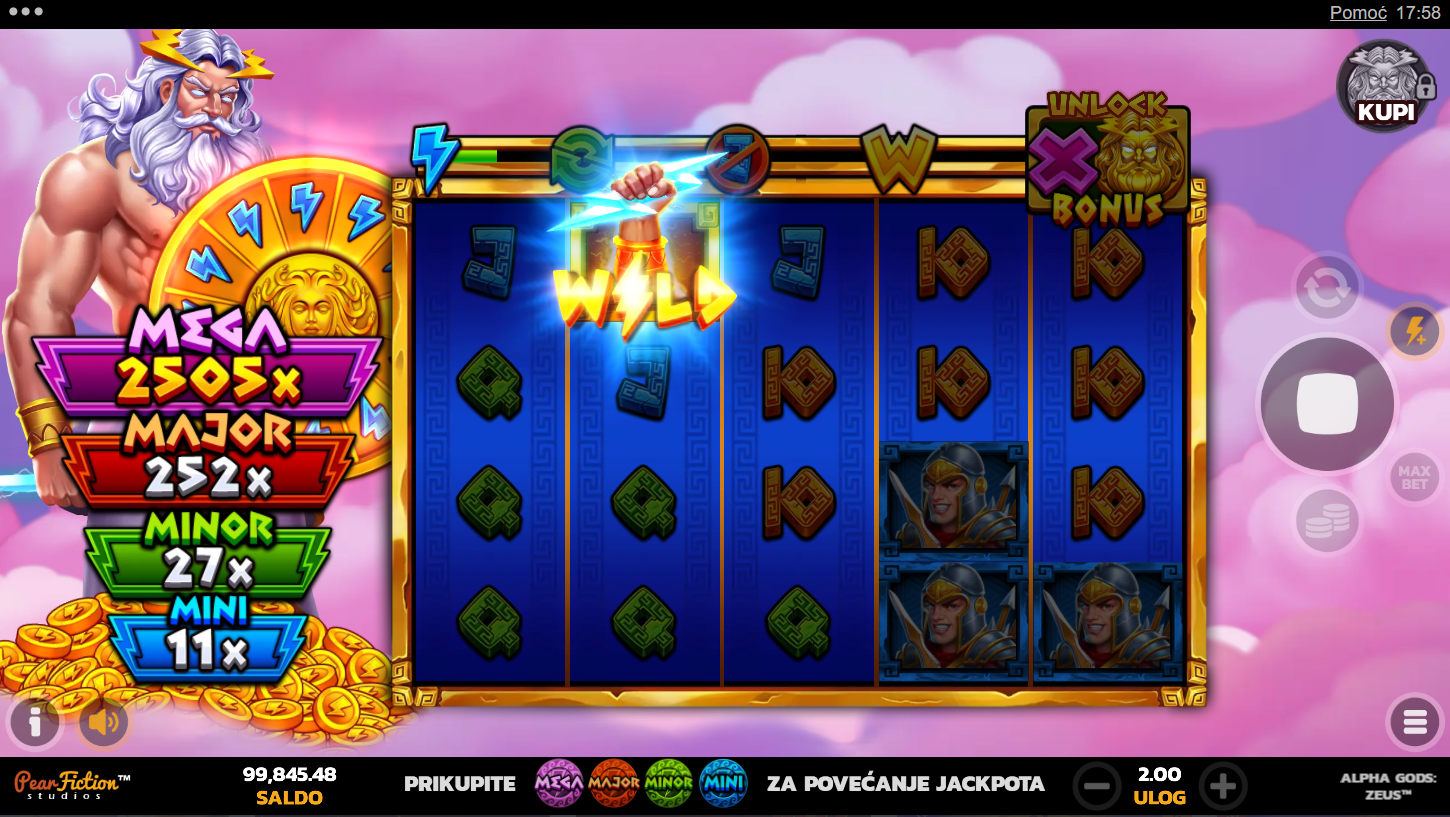The image size is (1450, 817).
Task: Open the three-dot window menu
Action: point(25,13)
